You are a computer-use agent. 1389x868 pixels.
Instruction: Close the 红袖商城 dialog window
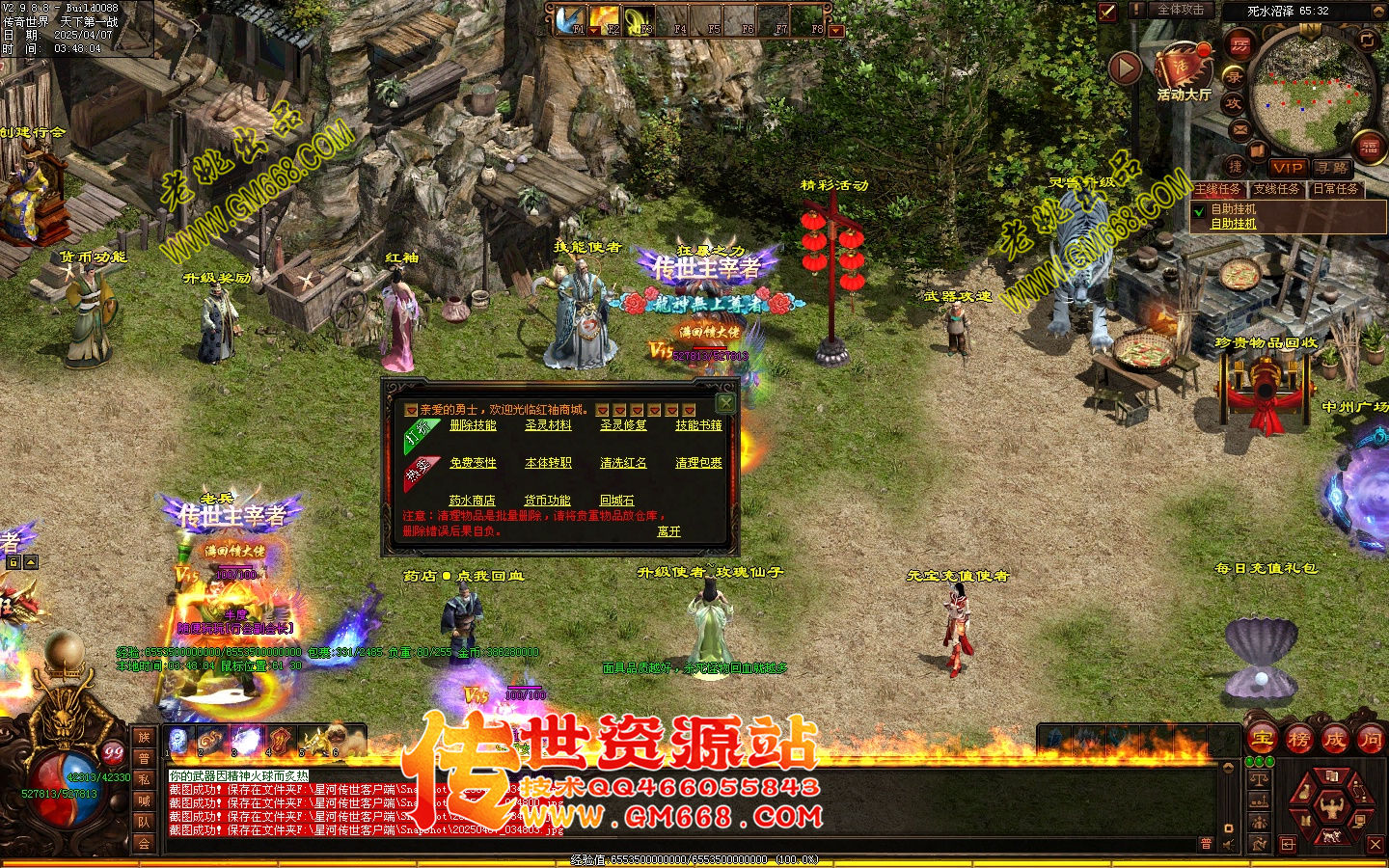[x=725, y=402]
